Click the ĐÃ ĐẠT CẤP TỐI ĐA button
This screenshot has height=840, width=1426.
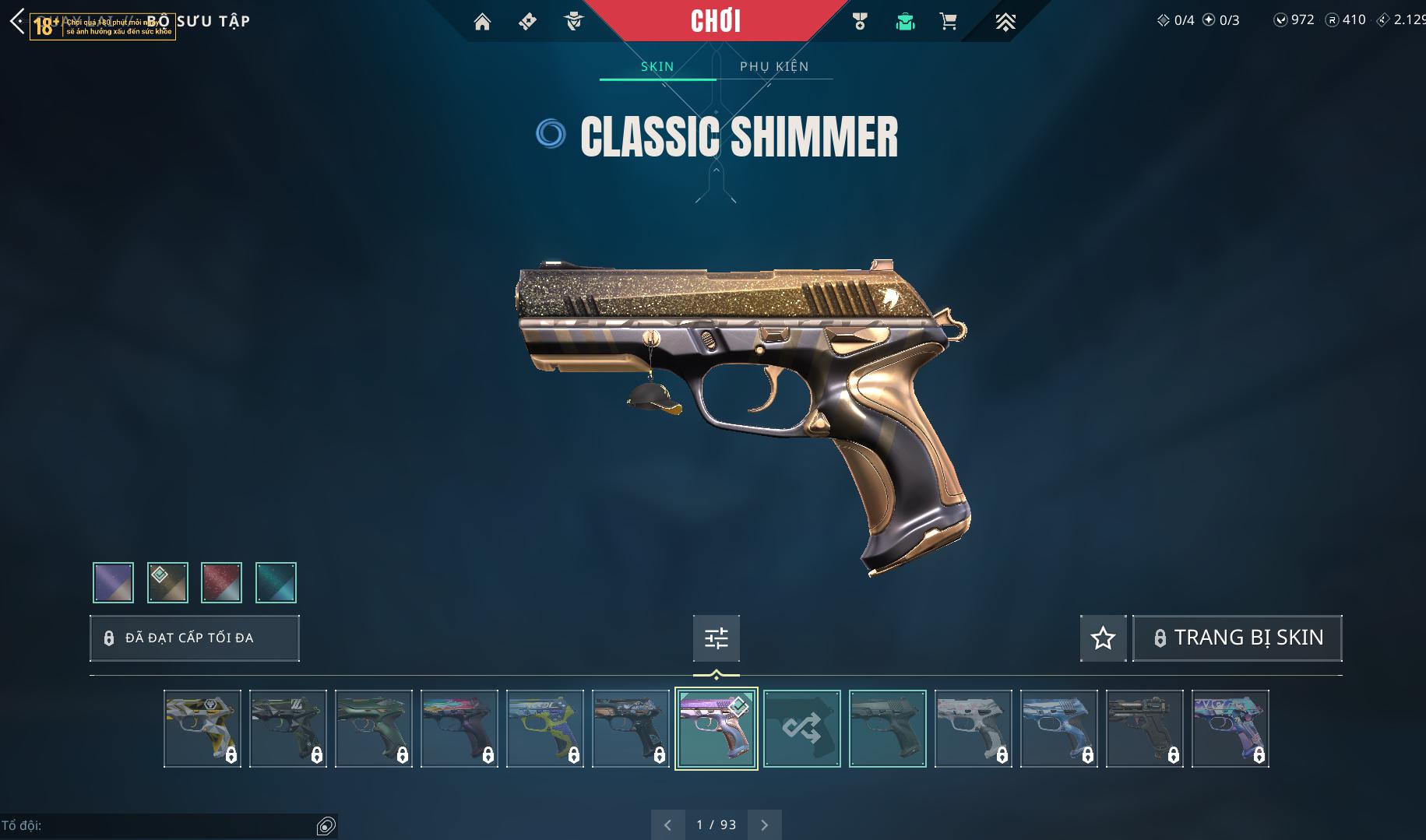click(195, 638)
